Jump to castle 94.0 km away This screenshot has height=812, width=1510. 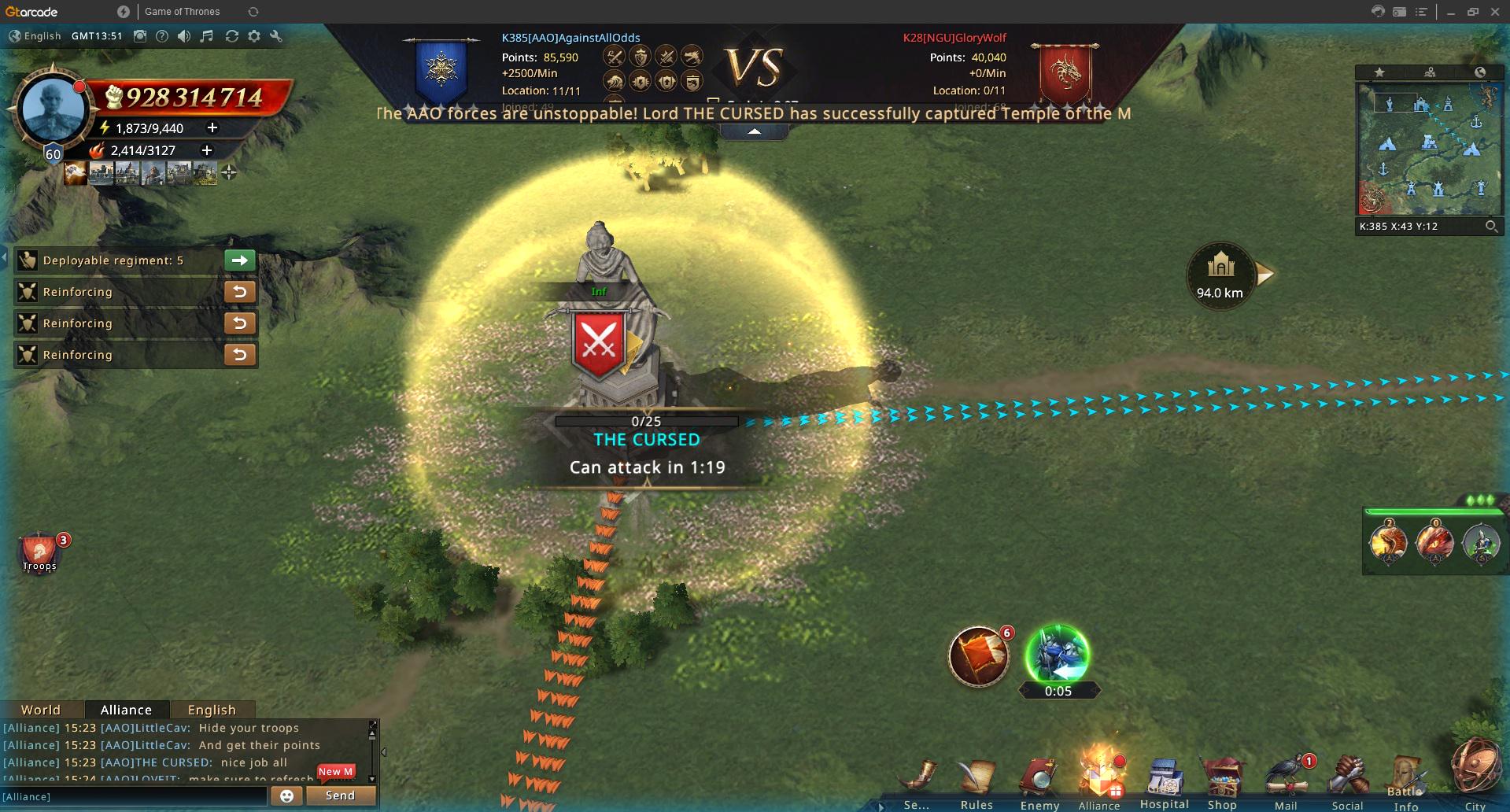coord(1220,275)
